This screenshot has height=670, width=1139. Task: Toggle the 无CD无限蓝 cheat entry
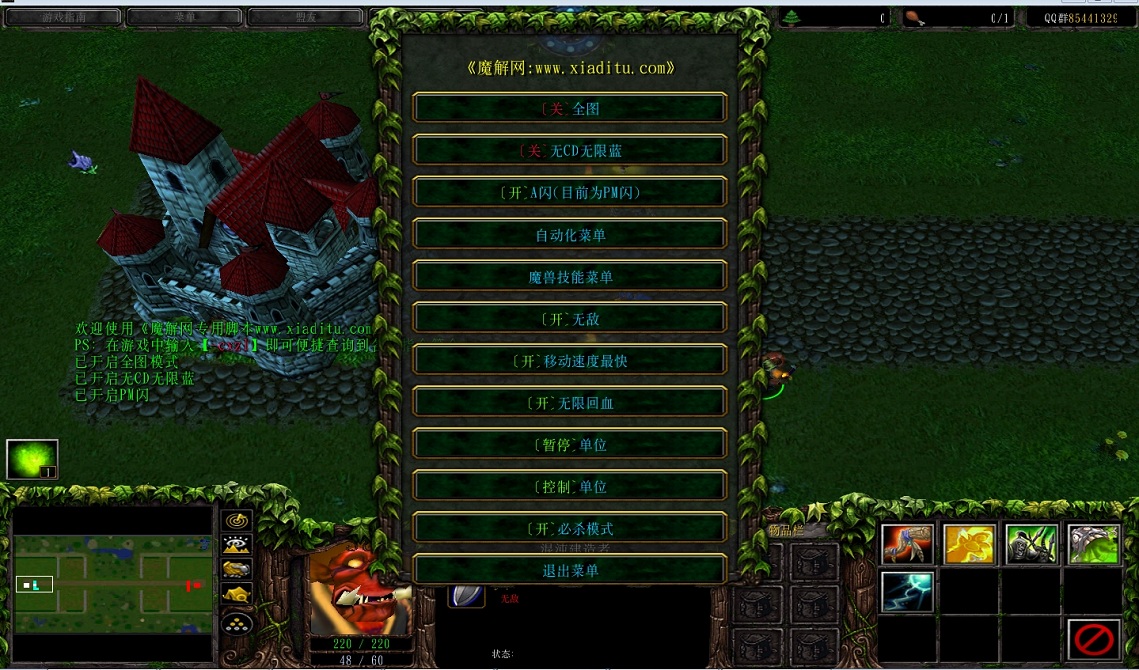pos(570,151)
